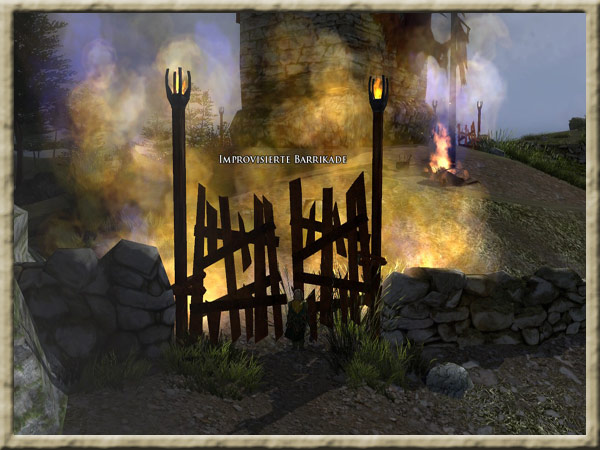Select the Improvisierte Barrikade nameplate
Screen dimensions: 600x450
[x=283, y=159]
